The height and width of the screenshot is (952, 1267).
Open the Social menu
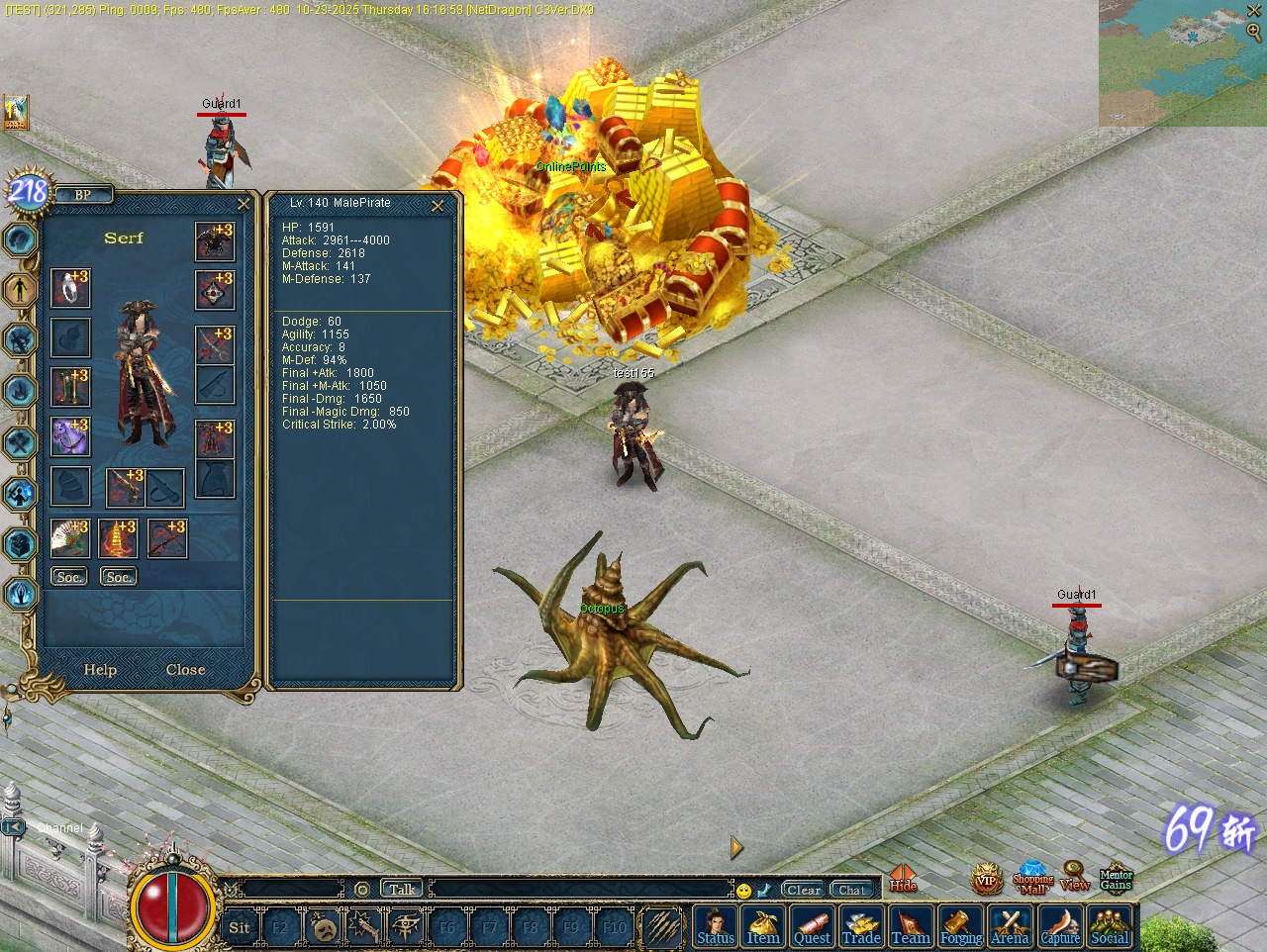click(1110, 927)
